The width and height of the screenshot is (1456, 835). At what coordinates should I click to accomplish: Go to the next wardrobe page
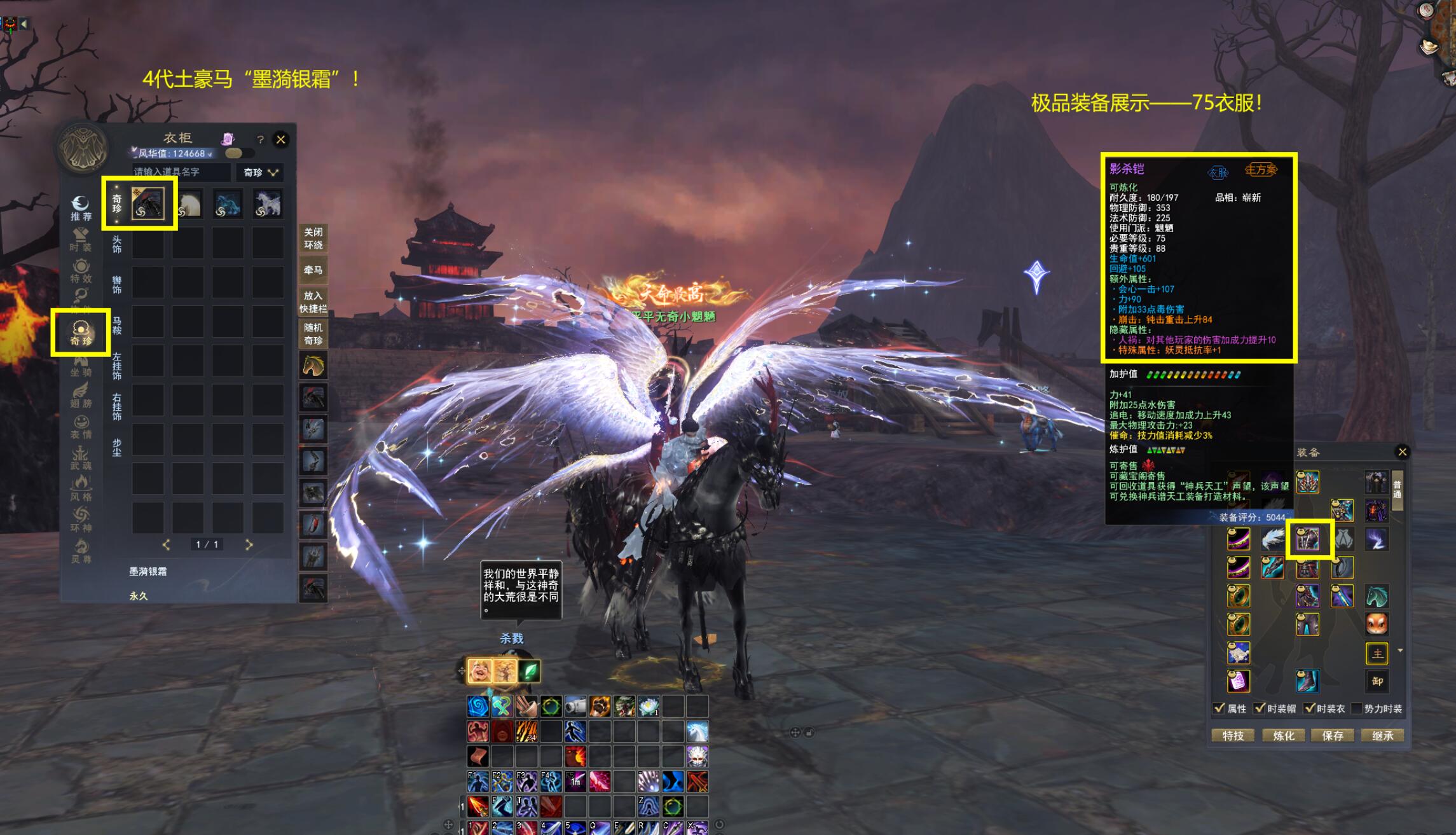point(249,544)
